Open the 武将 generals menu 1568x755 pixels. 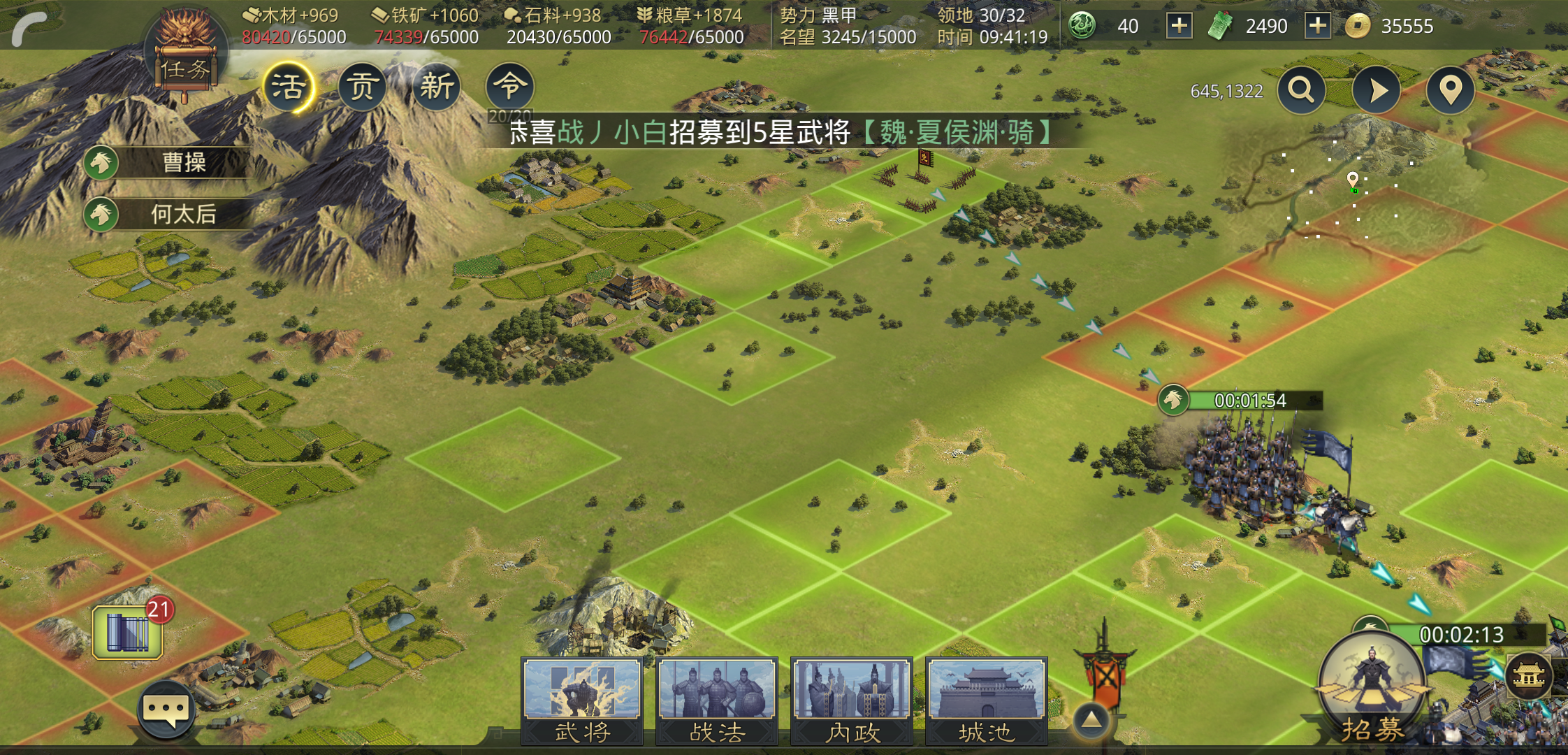(x=582, y=700)
